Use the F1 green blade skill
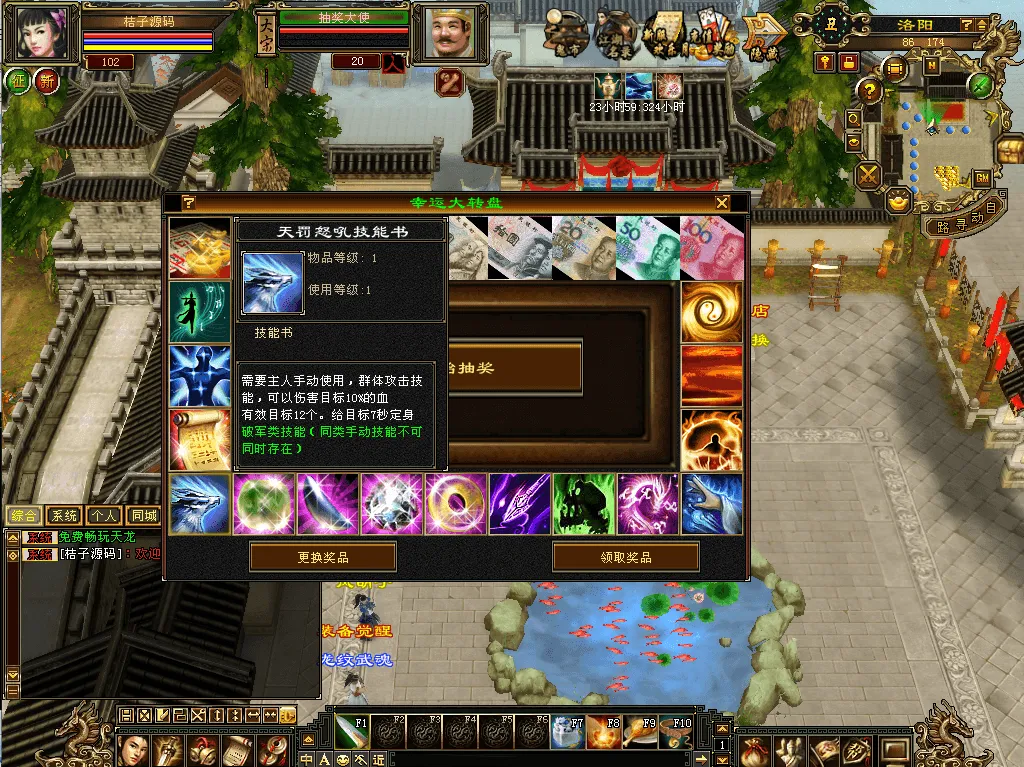1024x767 pixels. click(351, 733)
